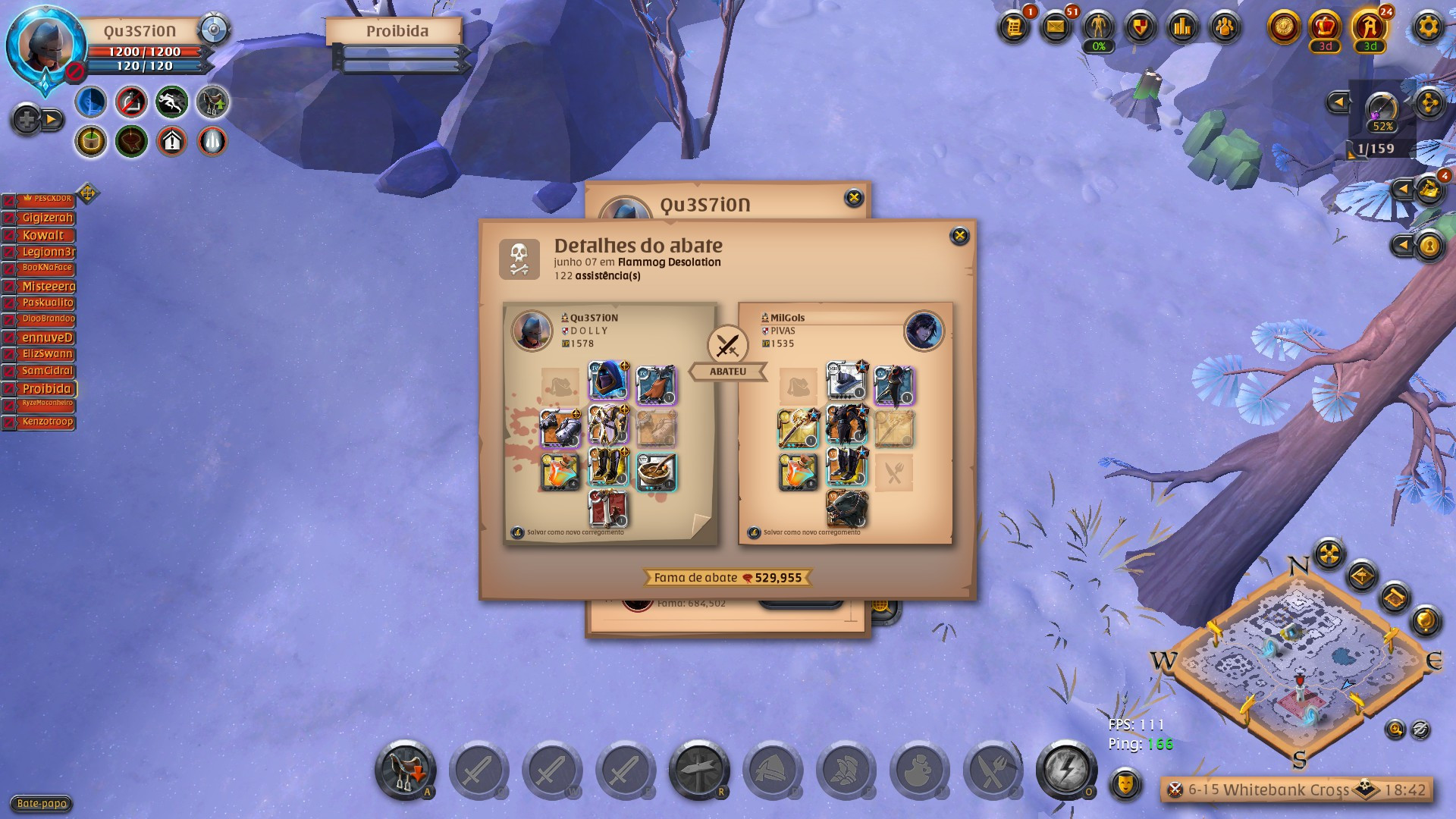
Task: Open the Bate-papo chat button
Action: point(42,804)
